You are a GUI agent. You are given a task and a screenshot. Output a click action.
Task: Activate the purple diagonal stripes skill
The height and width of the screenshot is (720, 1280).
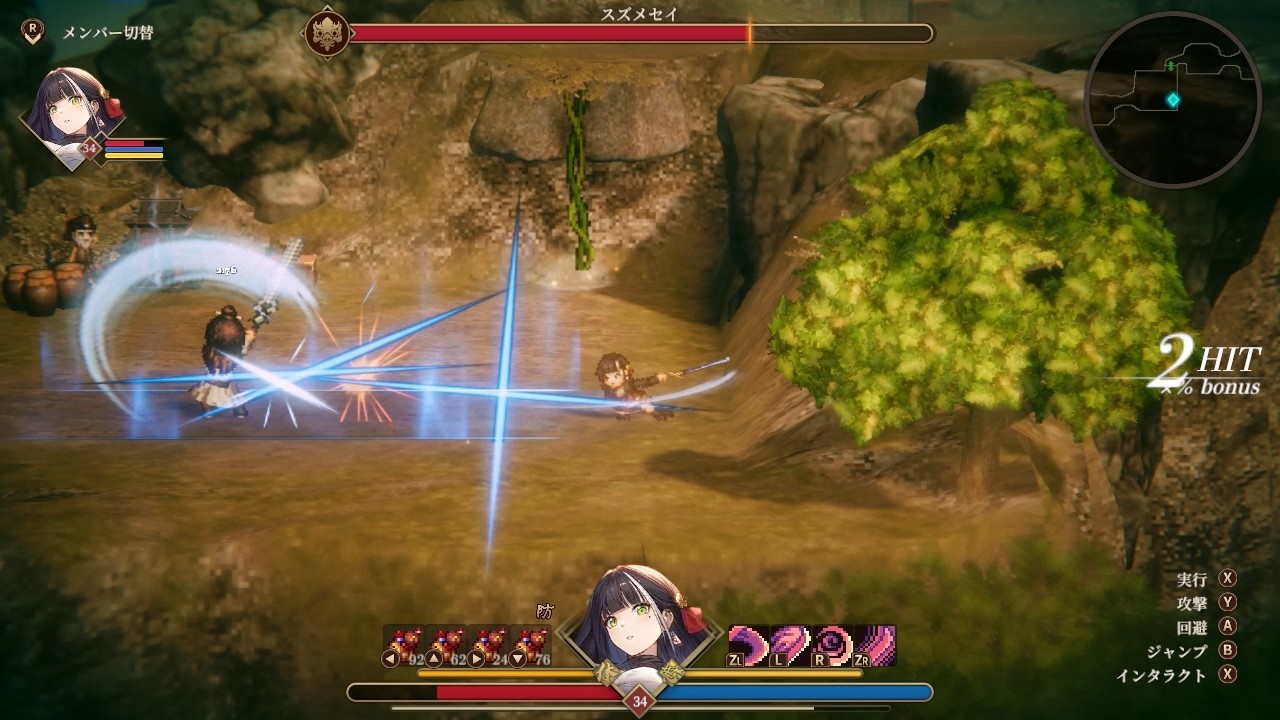(874, 644)
